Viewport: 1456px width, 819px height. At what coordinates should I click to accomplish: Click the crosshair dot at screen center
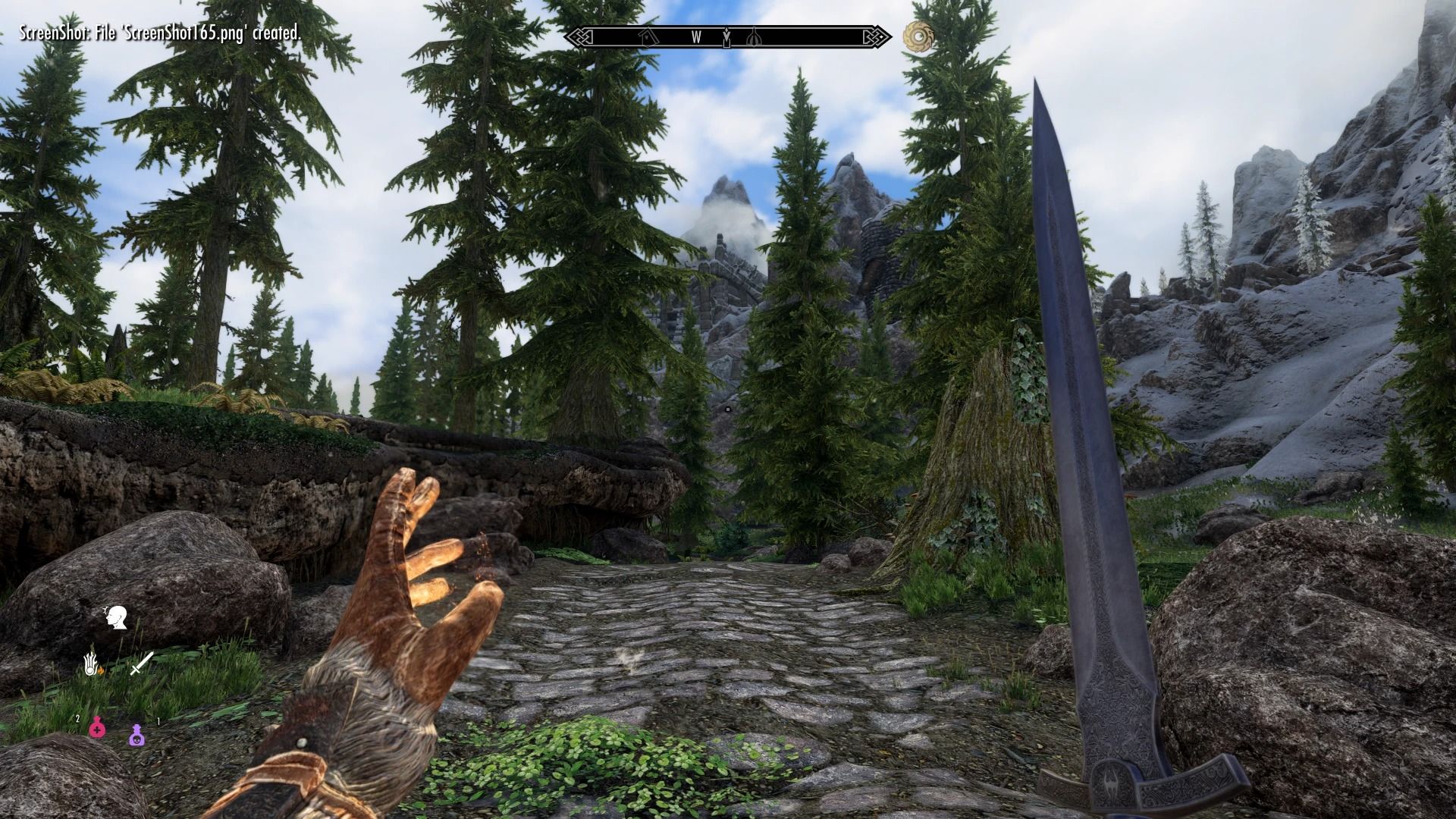click(x=728, y=409)
